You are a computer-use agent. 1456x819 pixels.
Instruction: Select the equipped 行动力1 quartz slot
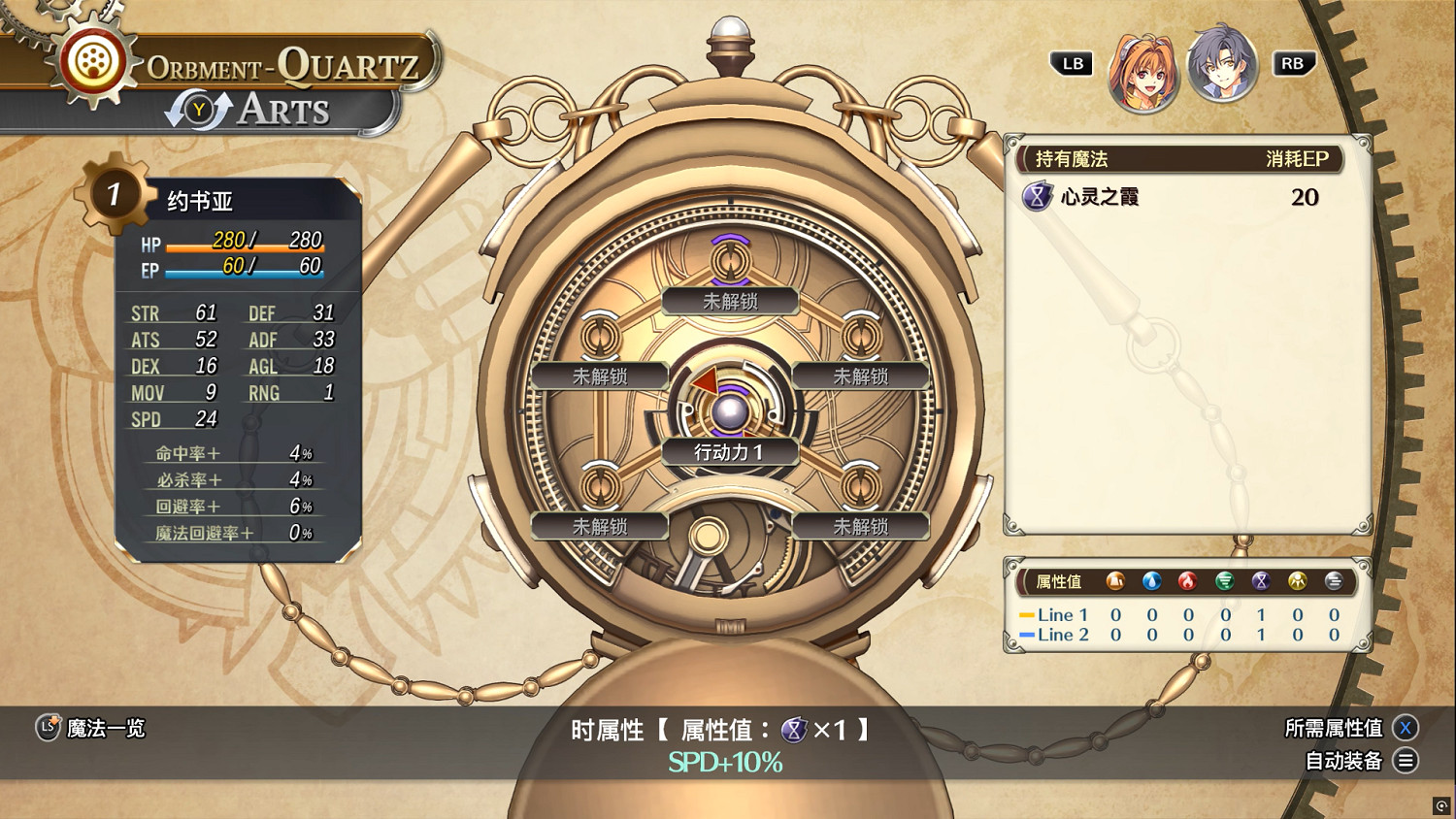(x=729, y=452)
